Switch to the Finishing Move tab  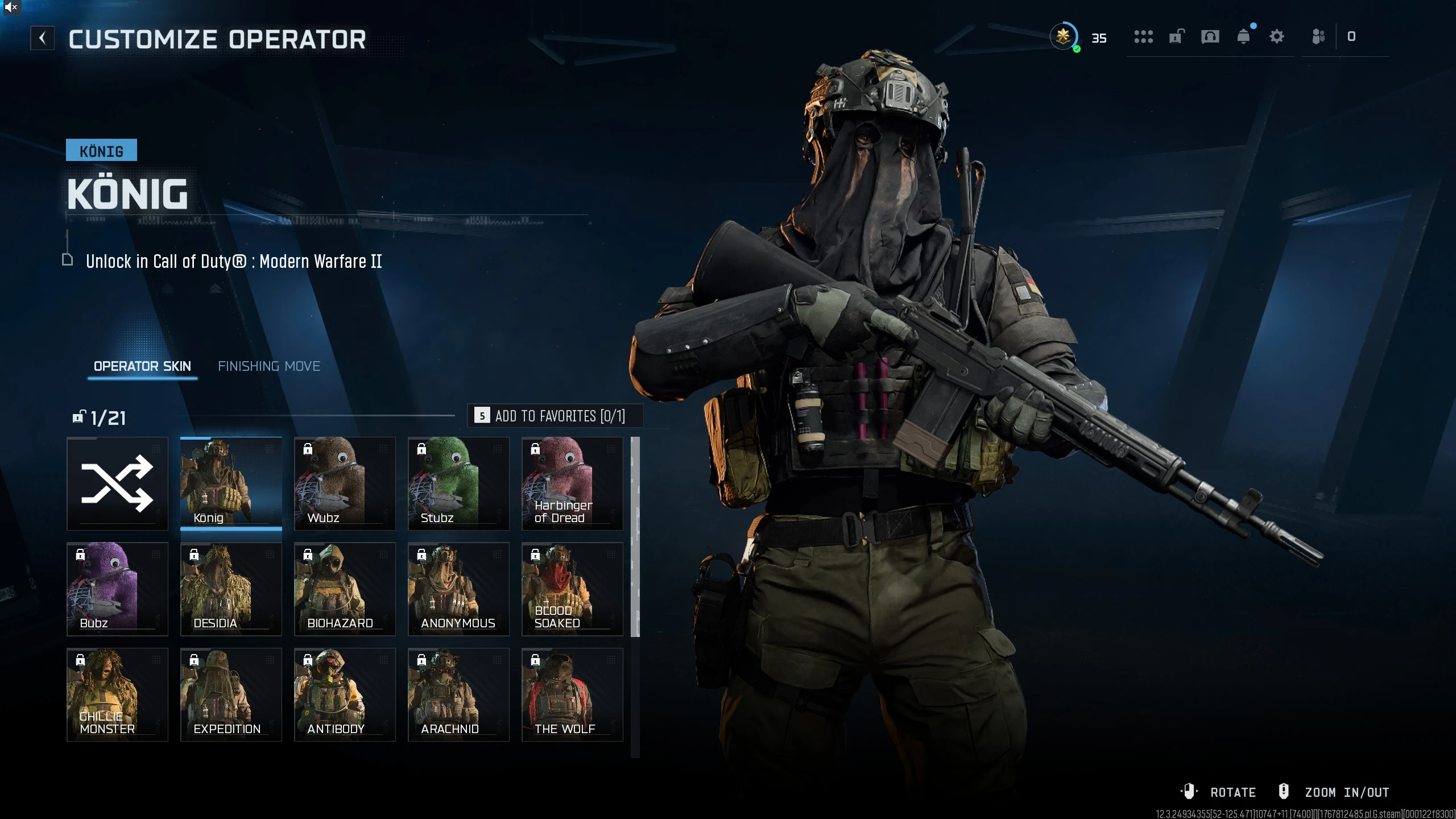[270, 366]
